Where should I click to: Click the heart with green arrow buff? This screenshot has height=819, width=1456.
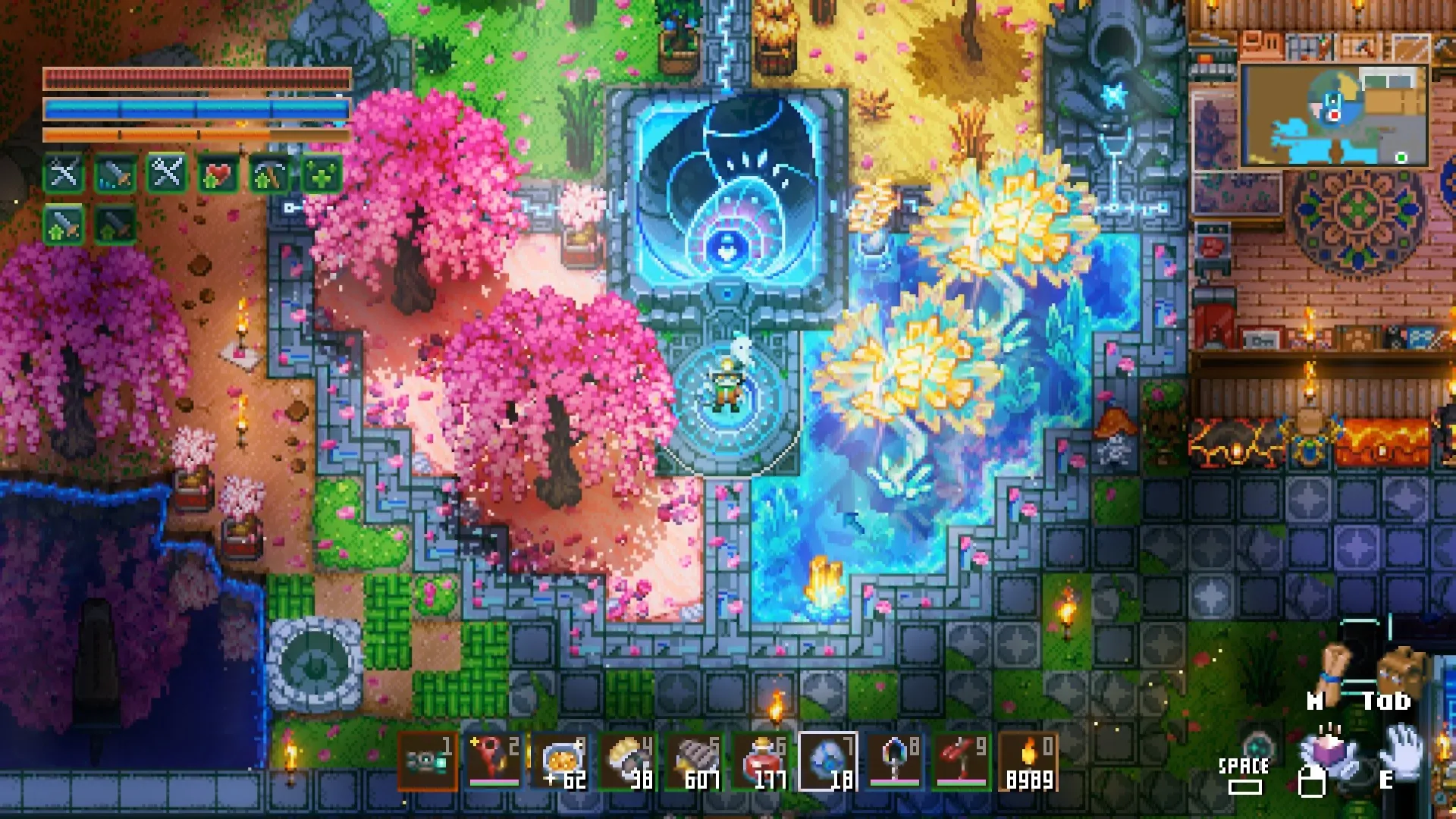[218, 175]
